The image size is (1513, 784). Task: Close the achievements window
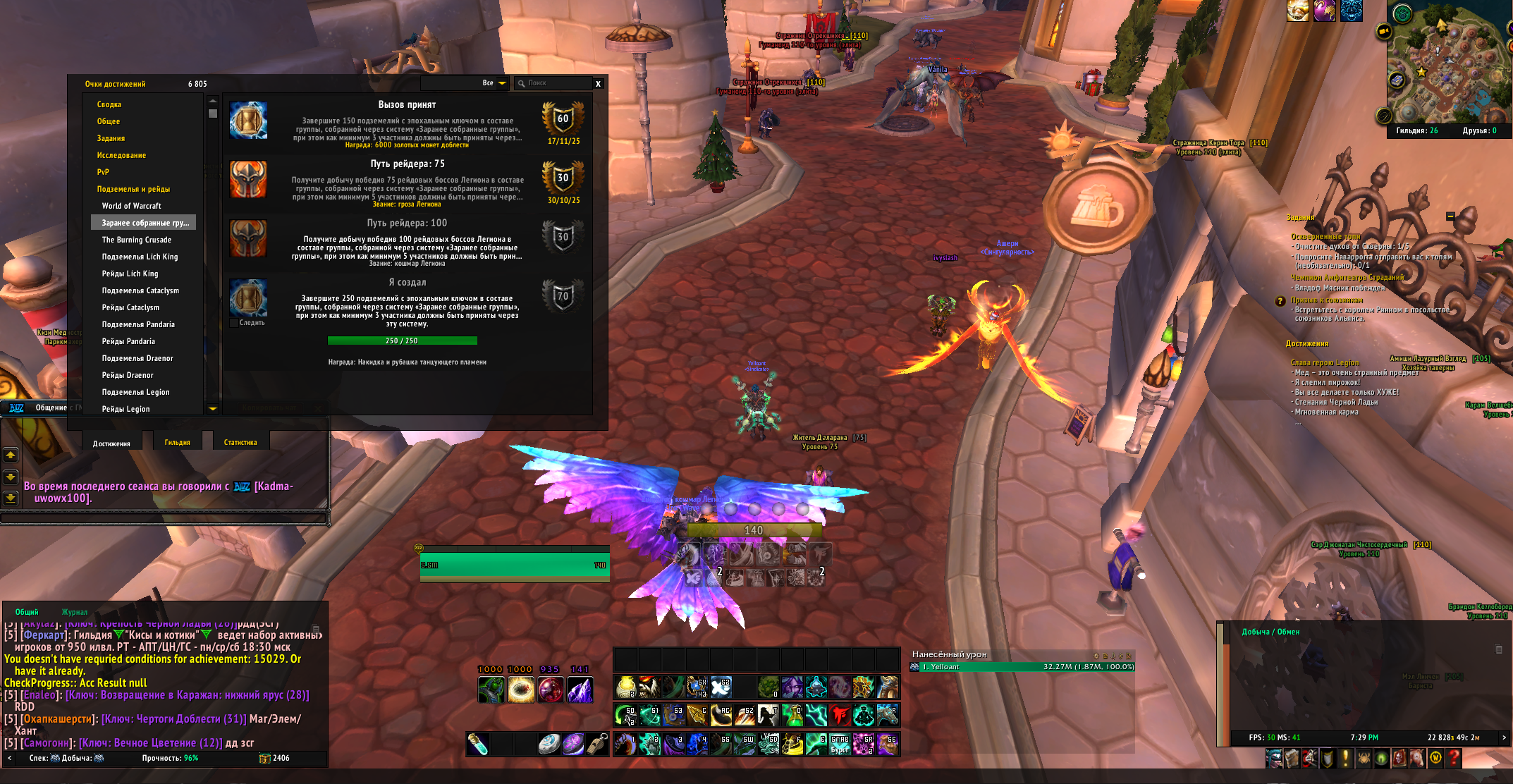tap(598, 84)
